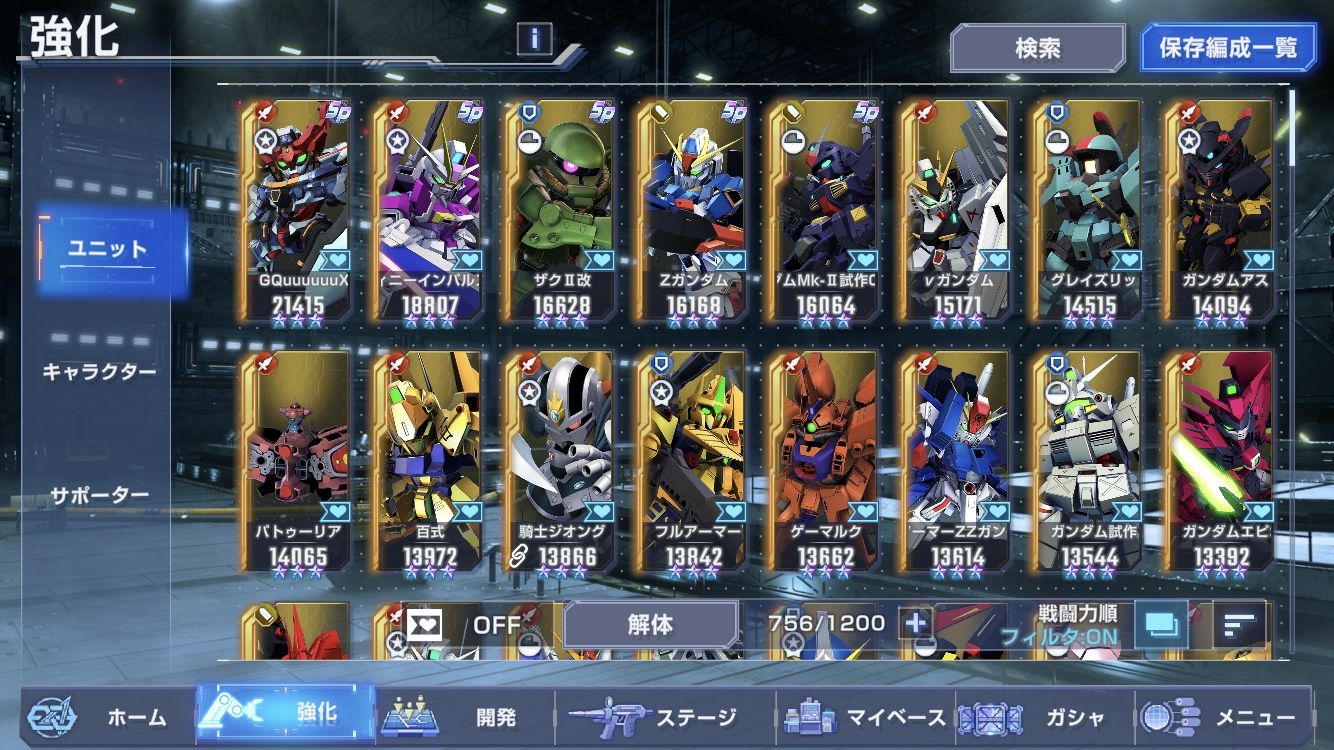The width and height of the screenshot is (1334, 750).
Task: Select the Zガンダム unit card
Action: point(690,210)
